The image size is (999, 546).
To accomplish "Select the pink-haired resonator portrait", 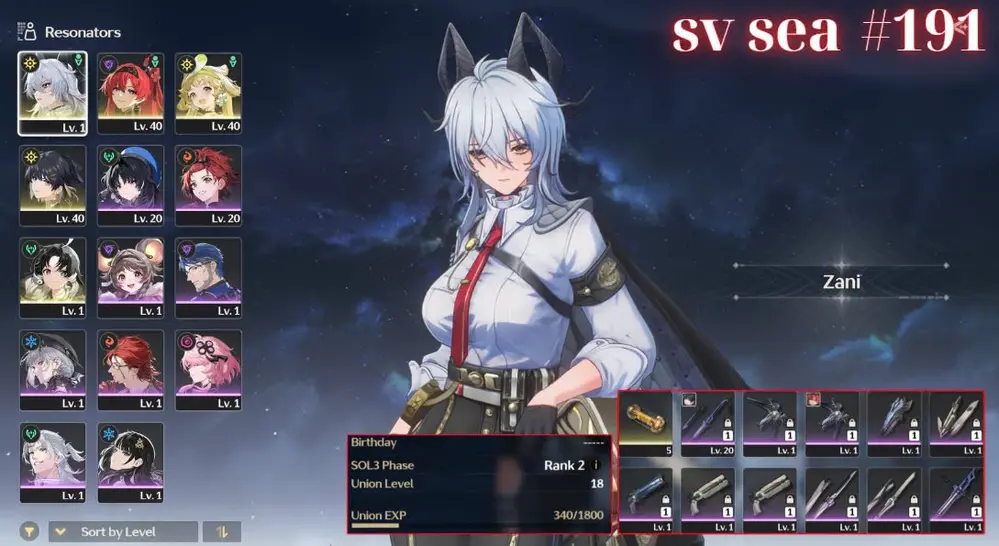I will [x=208, y=369].
